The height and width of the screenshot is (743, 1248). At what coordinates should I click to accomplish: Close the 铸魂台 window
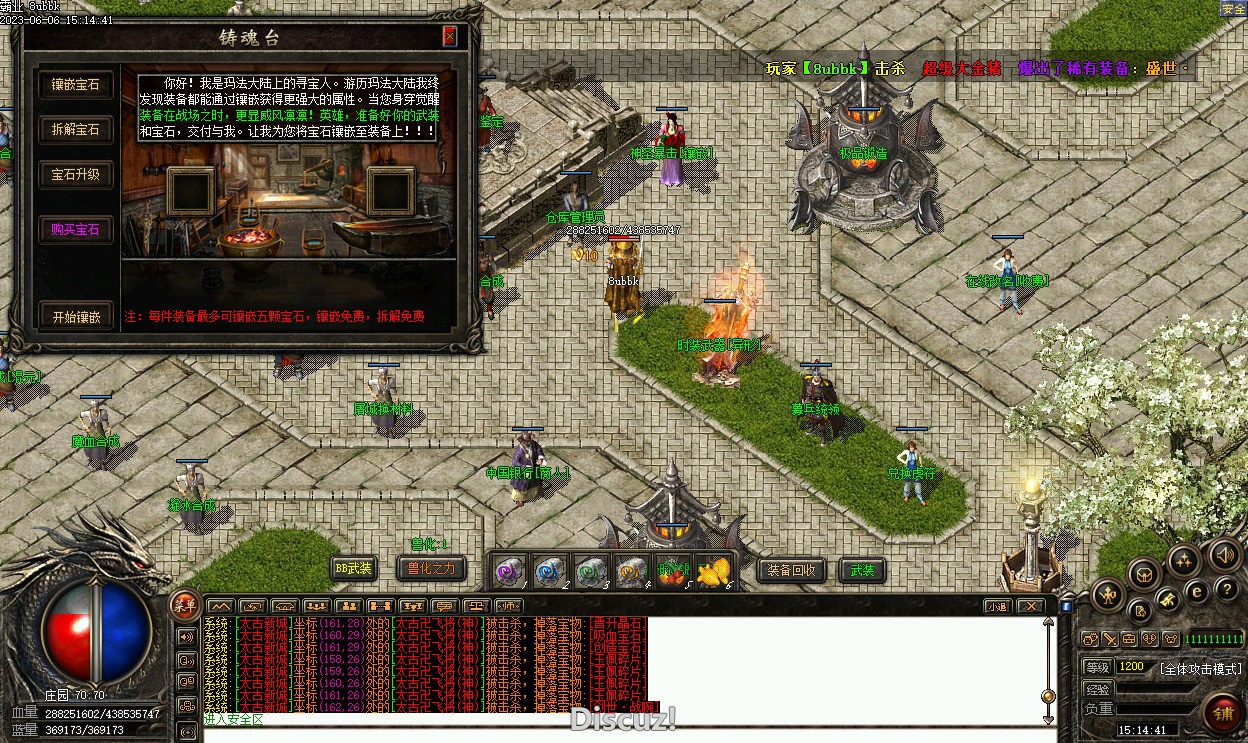[x=450, y=37]
